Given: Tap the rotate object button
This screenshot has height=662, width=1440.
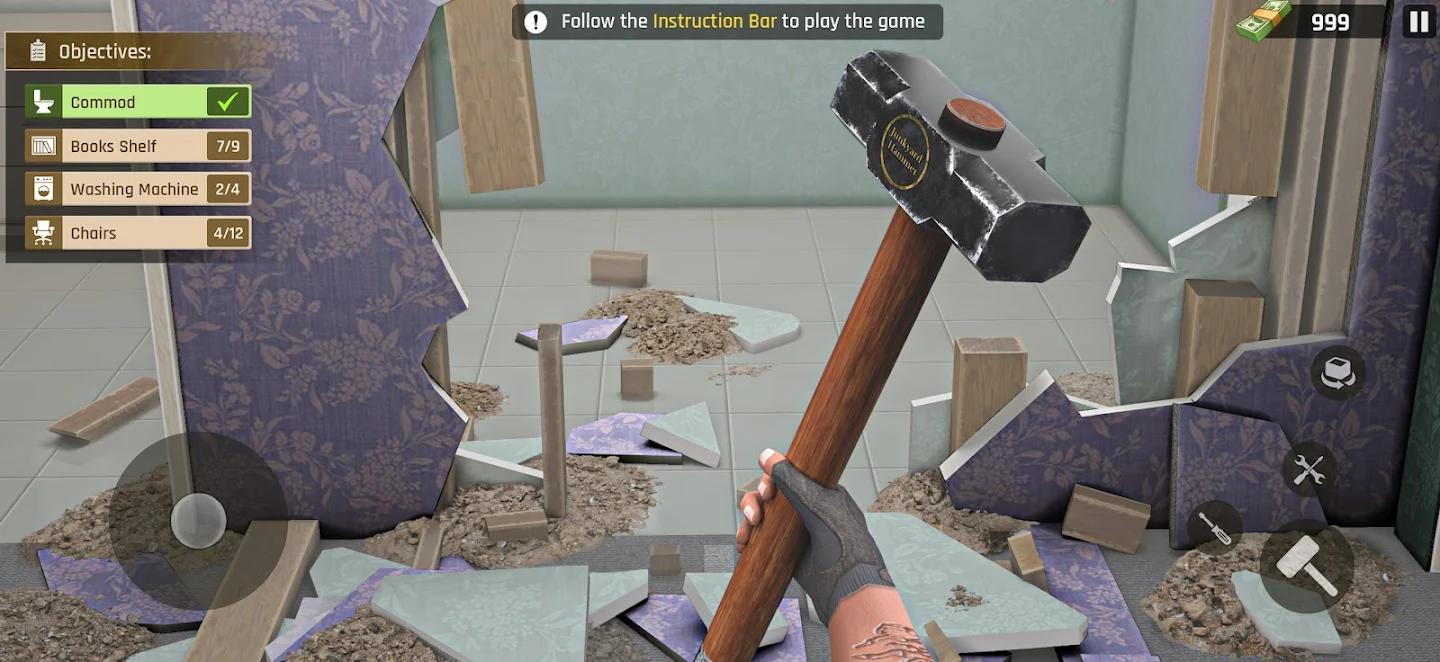Looking at the screenshot, I should tap(1337, 372).
